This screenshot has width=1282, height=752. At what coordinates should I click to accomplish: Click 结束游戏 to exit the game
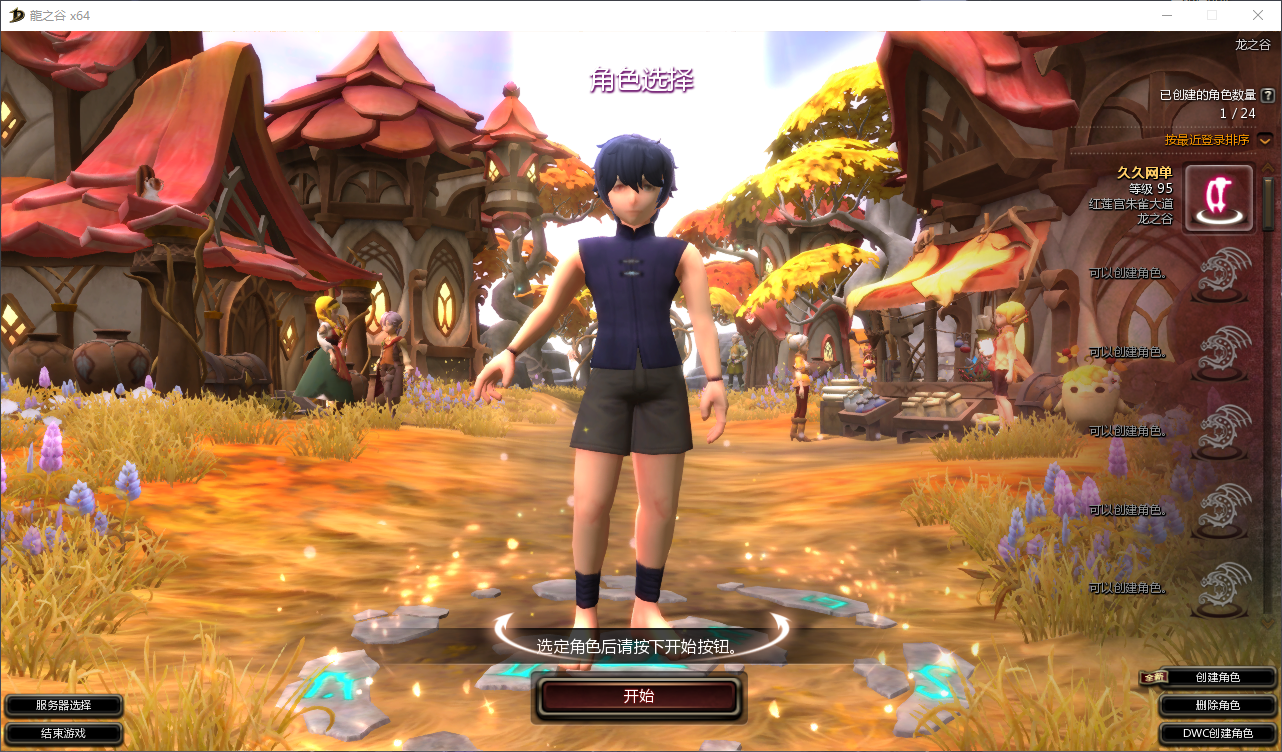pos(63,733)
